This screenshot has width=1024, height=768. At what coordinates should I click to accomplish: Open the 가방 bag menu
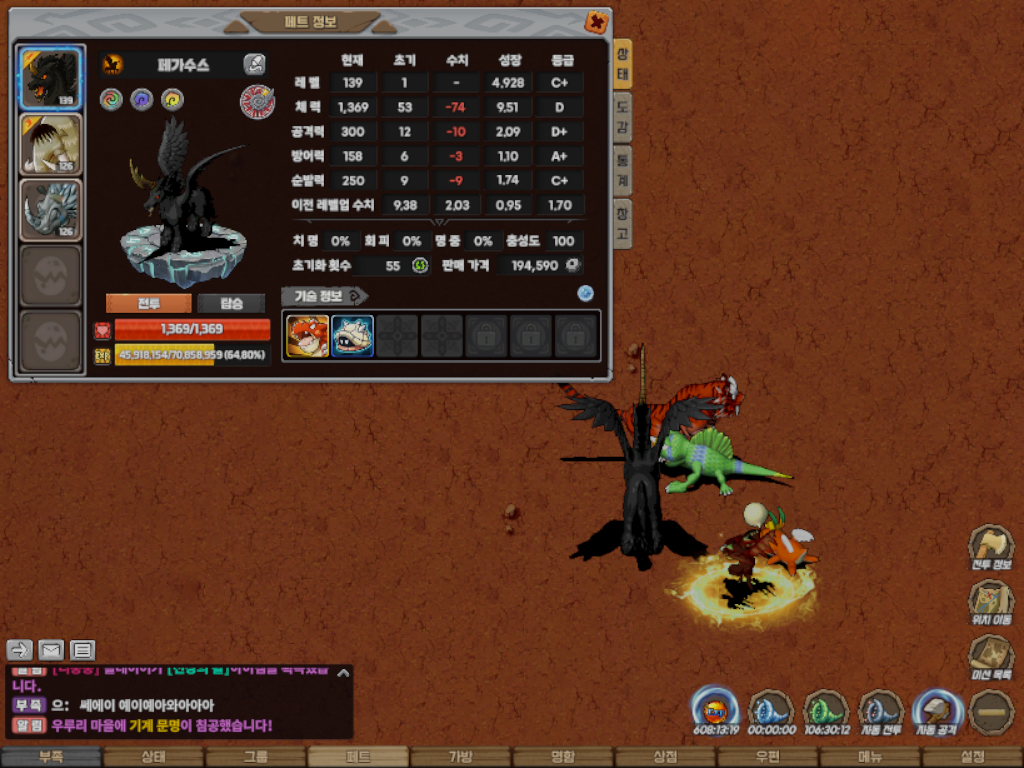460,757
